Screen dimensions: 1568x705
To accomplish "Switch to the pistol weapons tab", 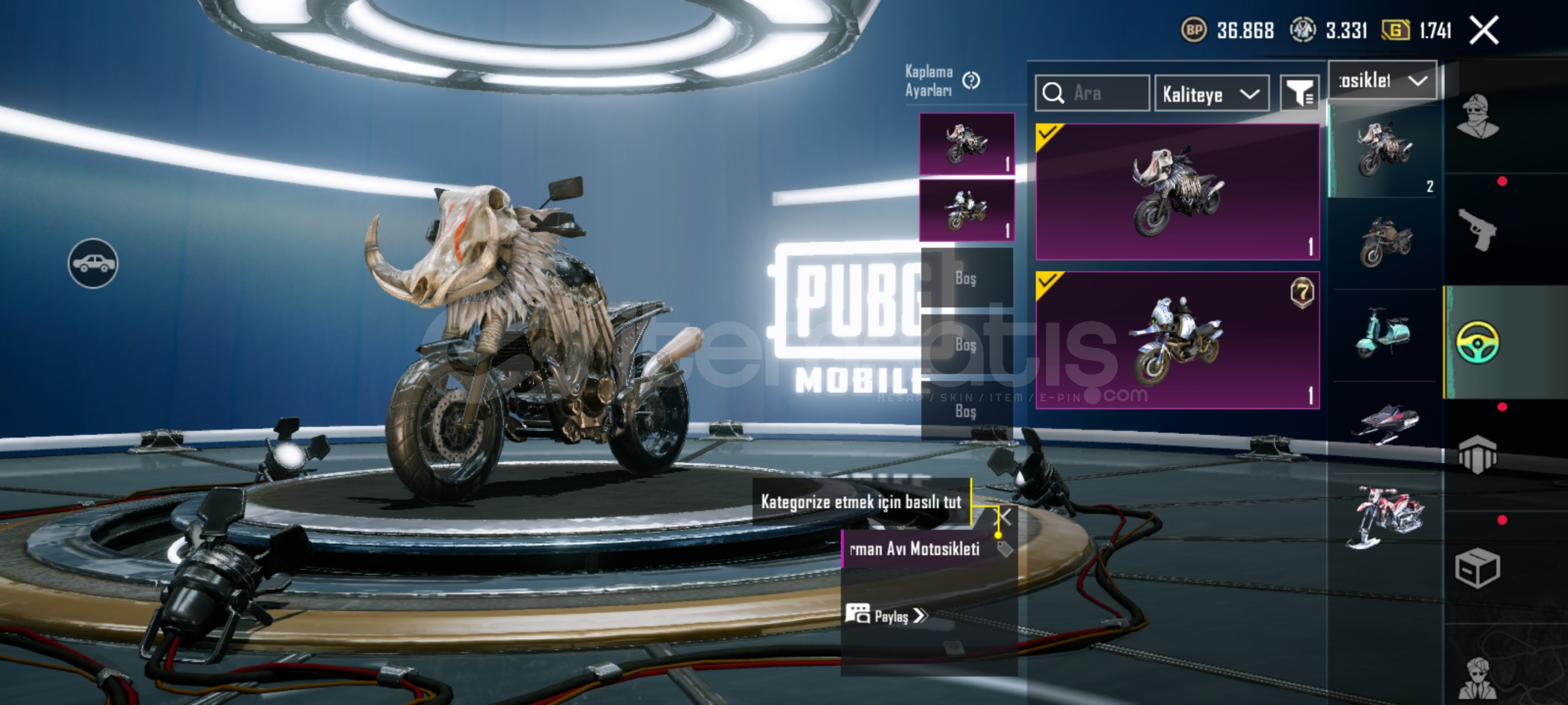I will pos(1477,230).
